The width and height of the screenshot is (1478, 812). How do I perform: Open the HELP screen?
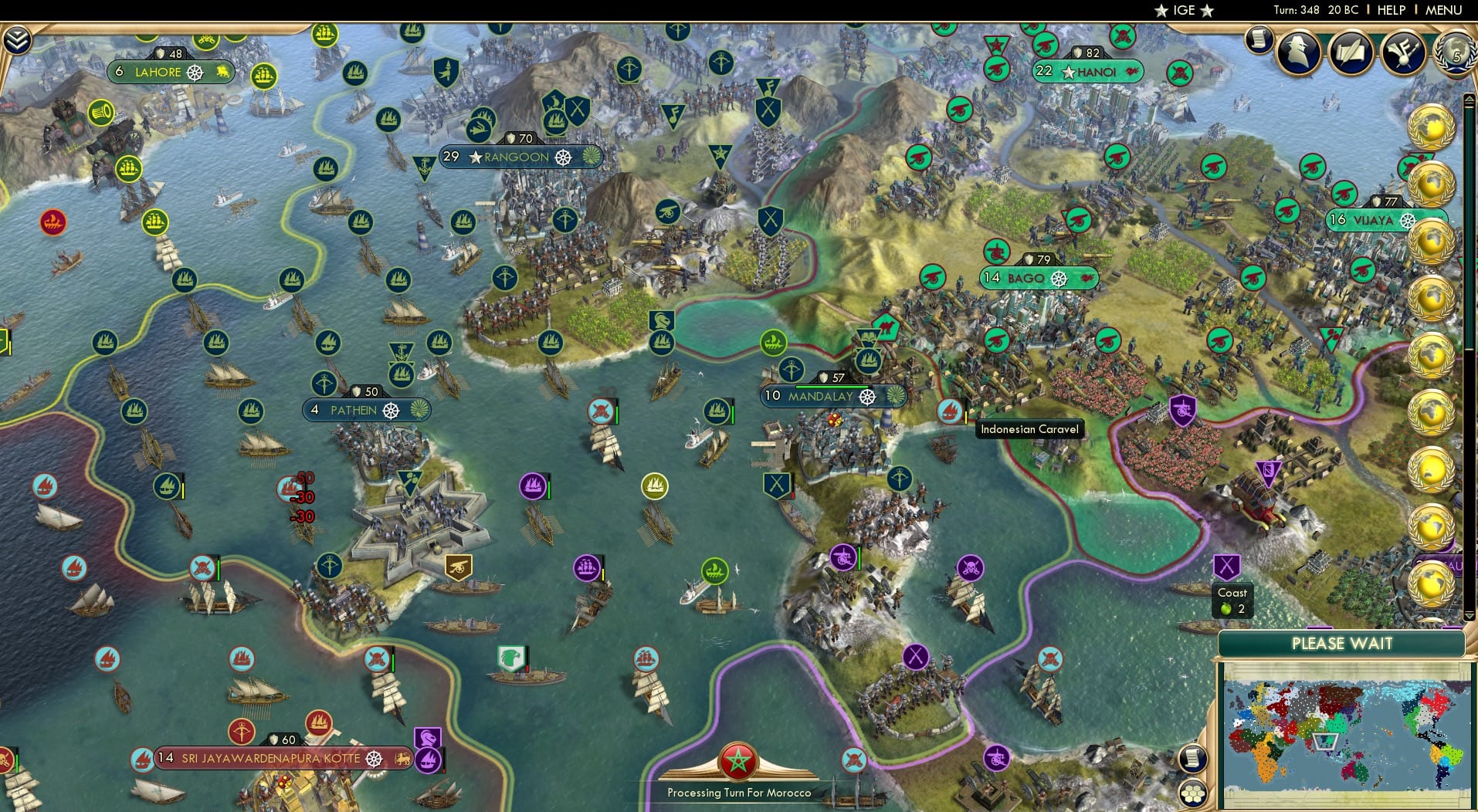coord(1391,10)
